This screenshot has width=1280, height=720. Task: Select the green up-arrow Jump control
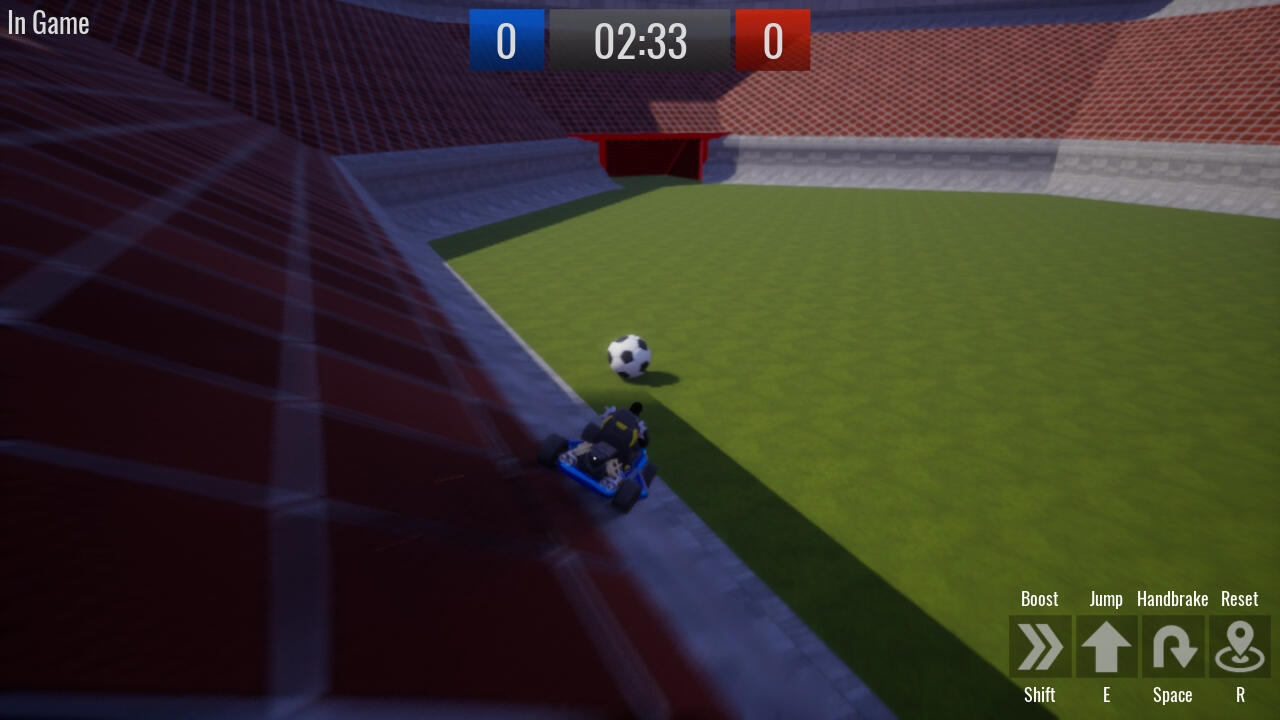point(1106,647)
